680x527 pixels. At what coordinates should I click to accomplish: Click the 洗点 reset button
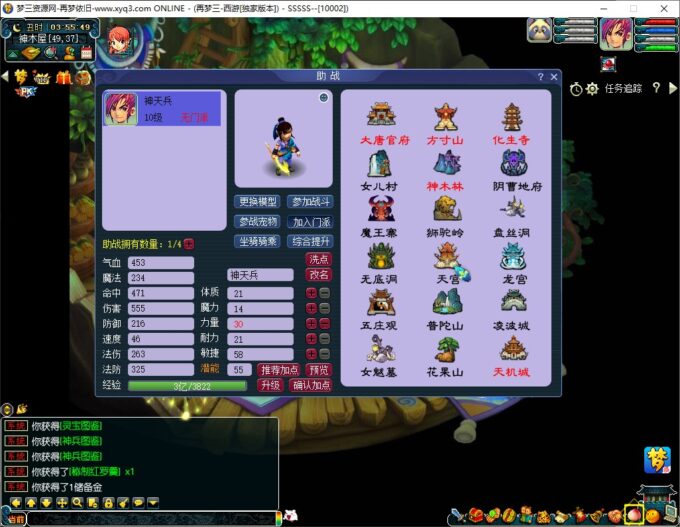[x=318, y=259]
